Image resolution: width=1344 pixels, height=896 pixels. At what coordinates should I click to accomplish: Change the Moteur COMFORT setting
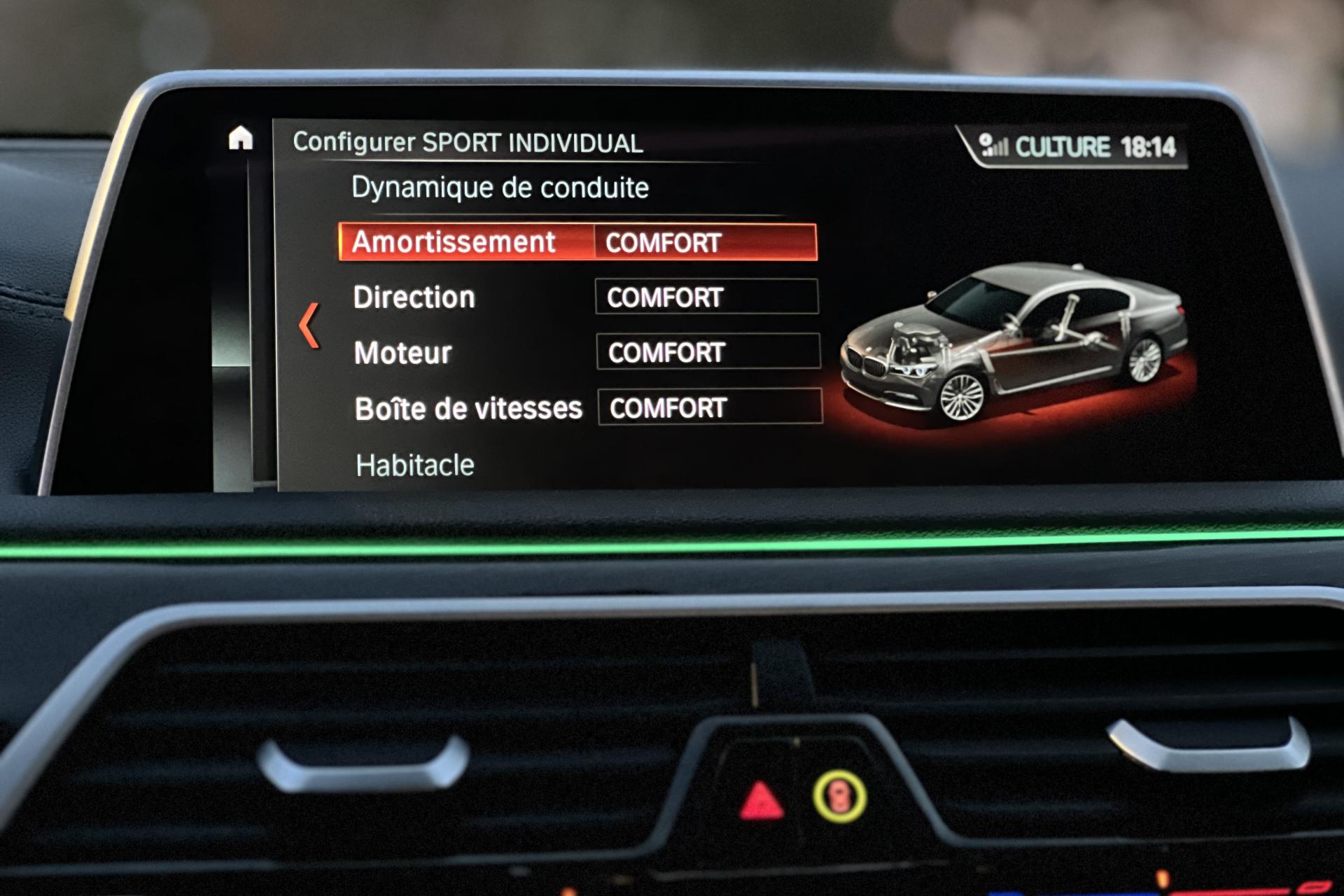click(708, 351)
